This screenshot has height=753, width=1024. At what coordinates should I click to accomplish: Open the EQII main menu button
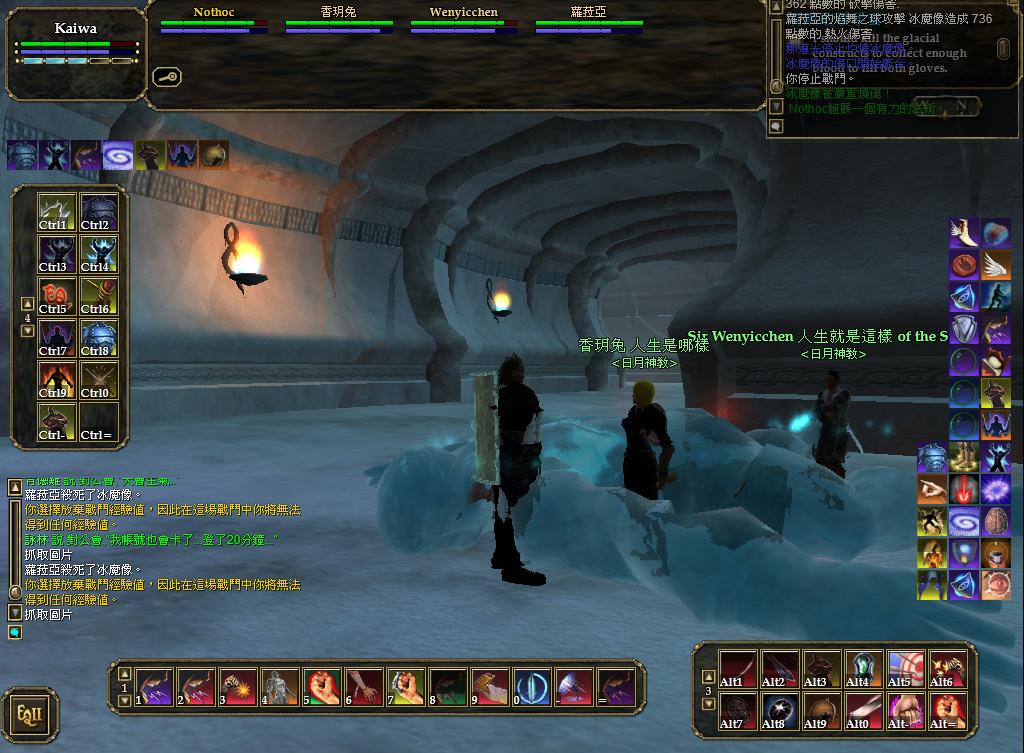(x=29, y=715)
